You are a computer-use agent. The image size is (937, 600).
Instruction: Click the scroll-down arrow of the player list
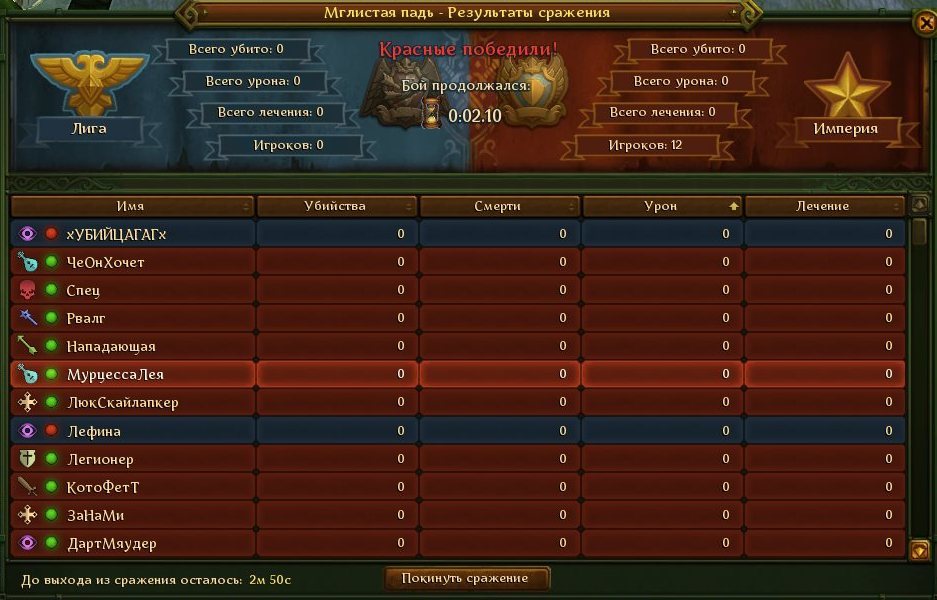tap(920, 549)
